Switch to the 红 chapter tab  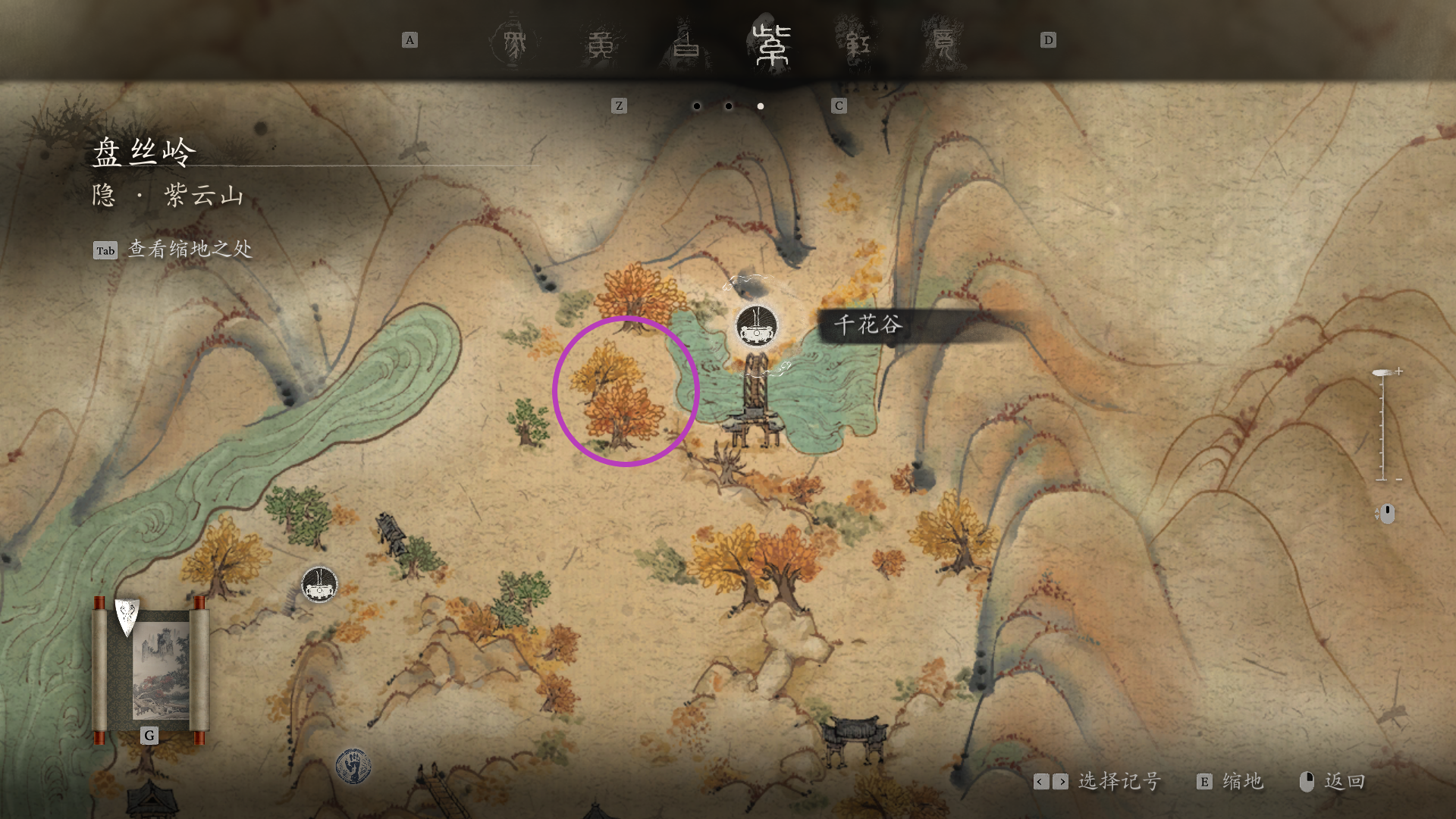(x=857, y=44)
